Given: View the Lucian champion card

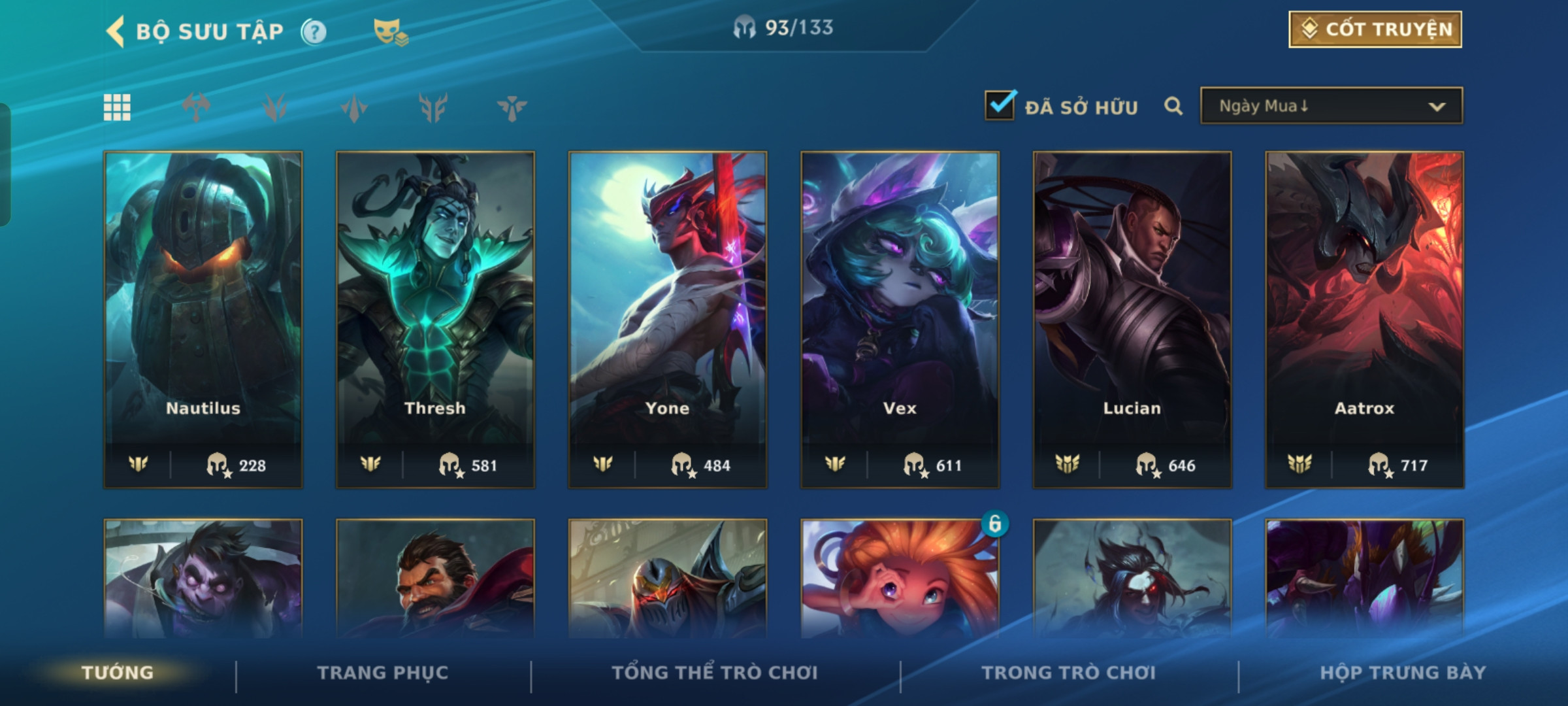Looking at the screenshot, I should click(x=1132, y=319).
